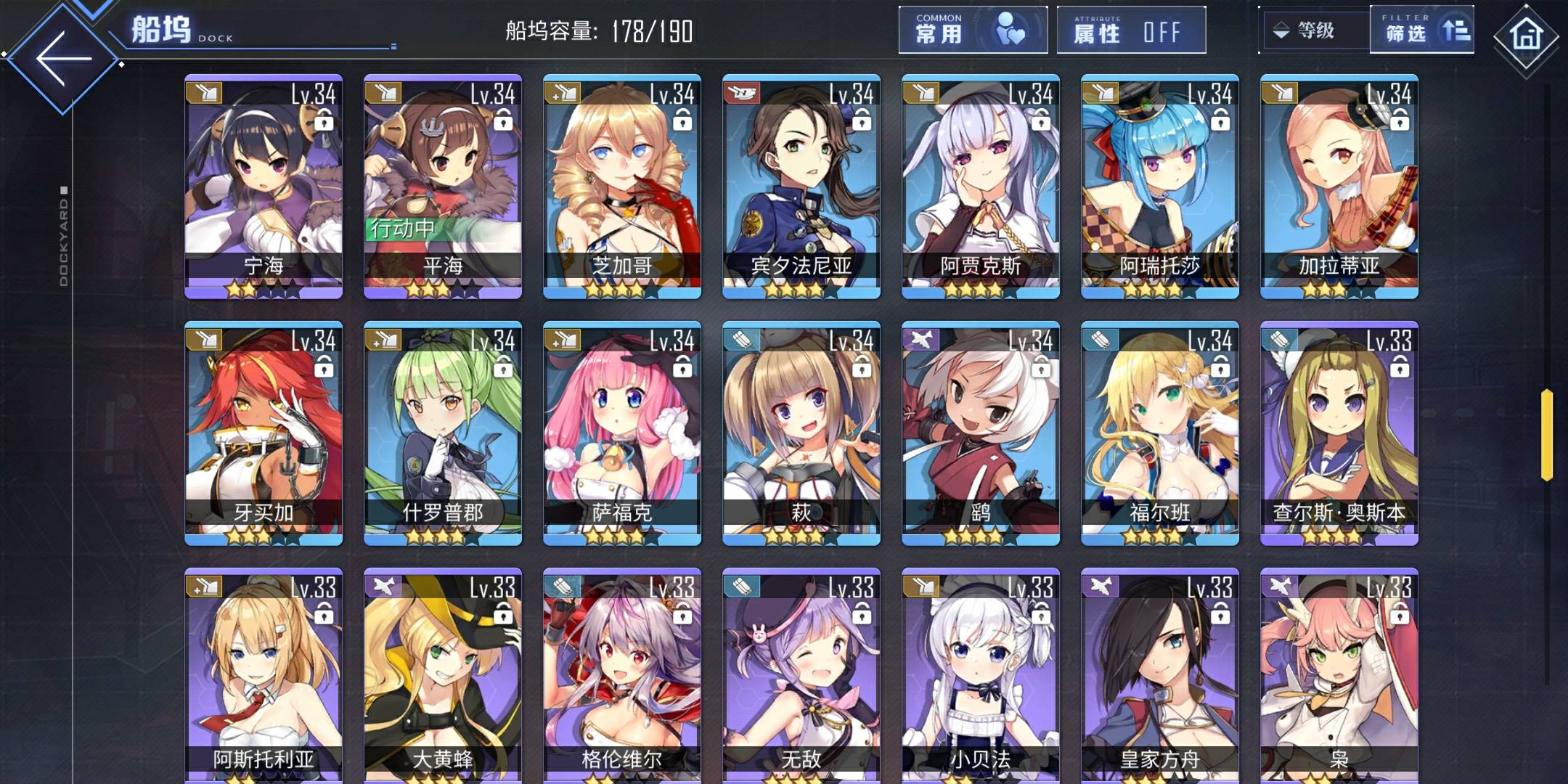Pick the 阿贾克斯 ship card

(x=981, y=186)
